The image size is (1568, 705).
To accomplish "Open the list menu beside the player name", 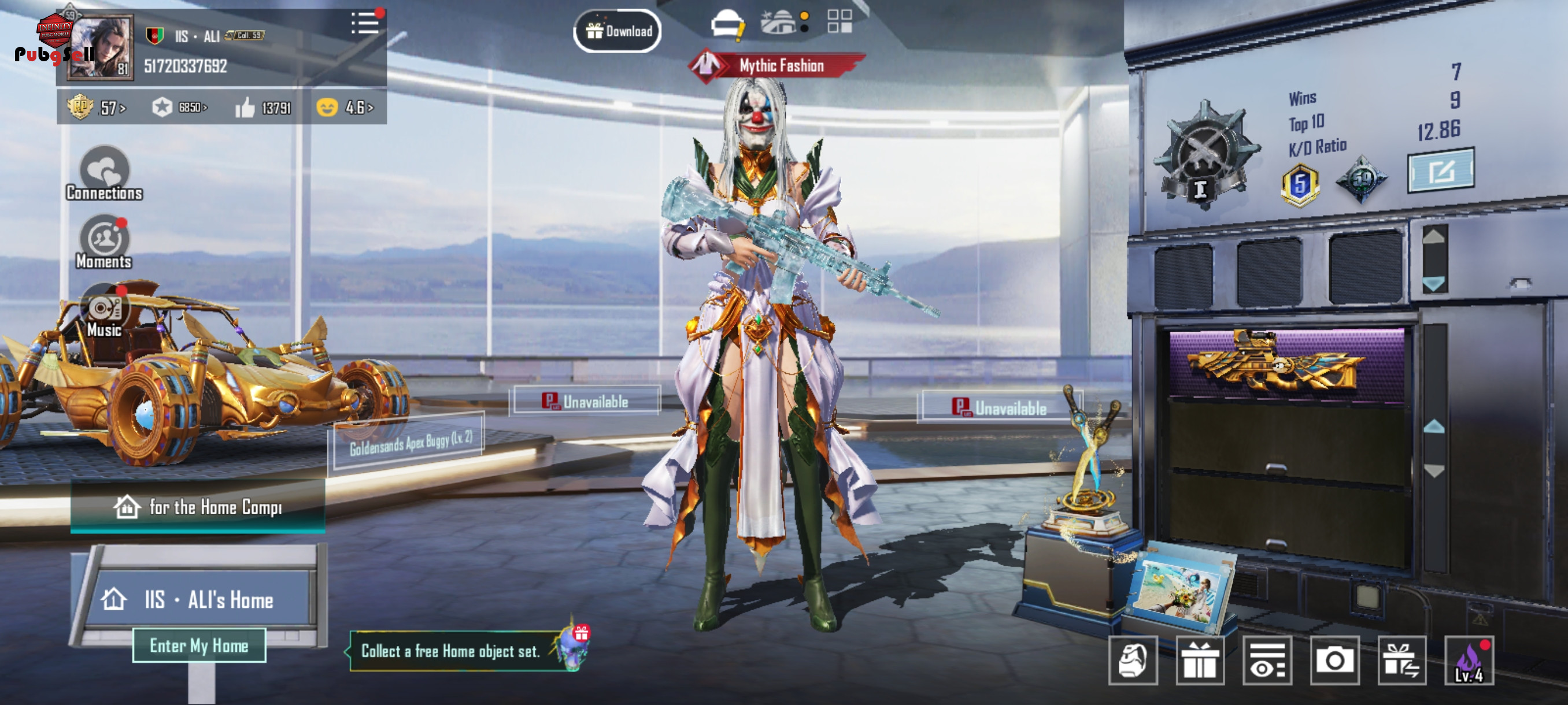I will [365, 23].
